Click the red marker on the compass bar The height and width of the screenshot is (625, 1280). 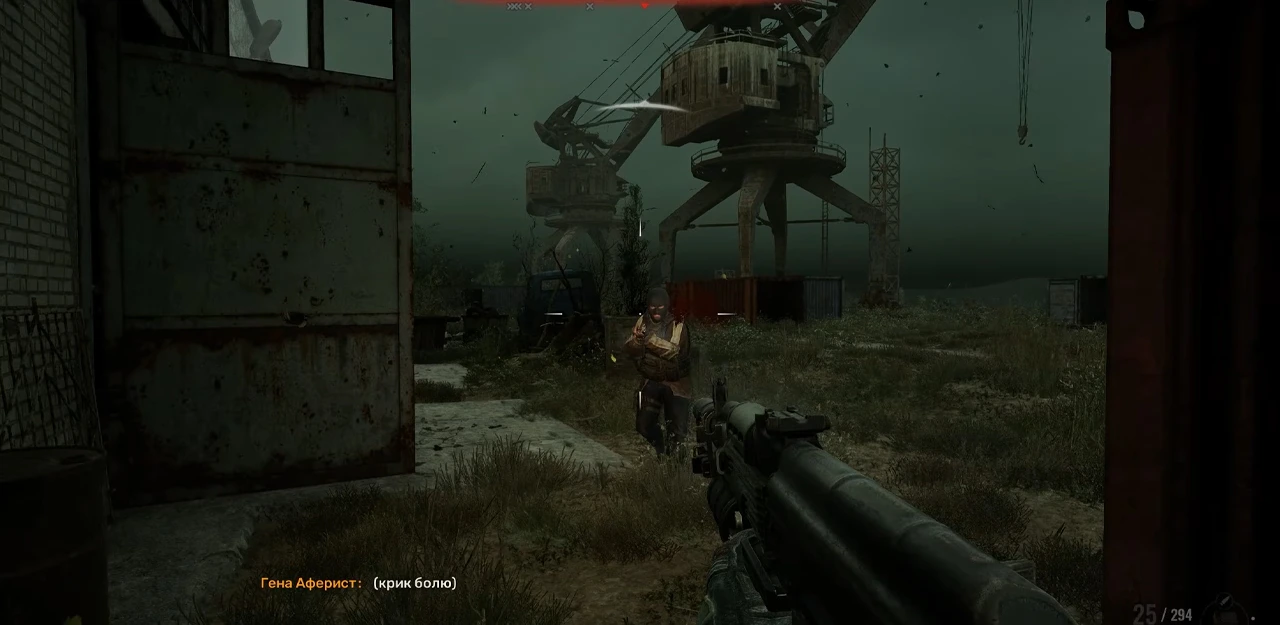[x=644, y=5]
